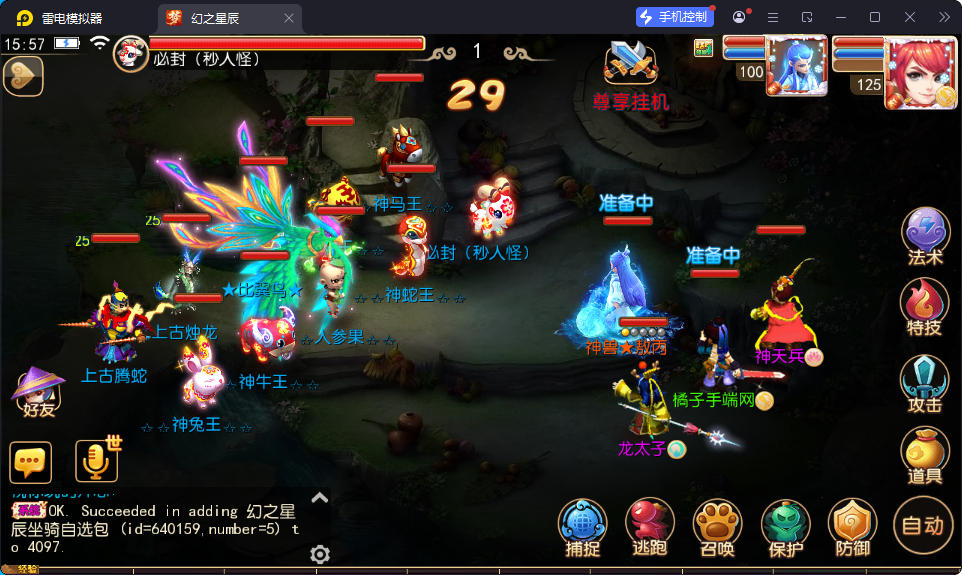Open the 道具 item bag
The width and height of the screenshot is (962, 575).
(x=925, y=455)
